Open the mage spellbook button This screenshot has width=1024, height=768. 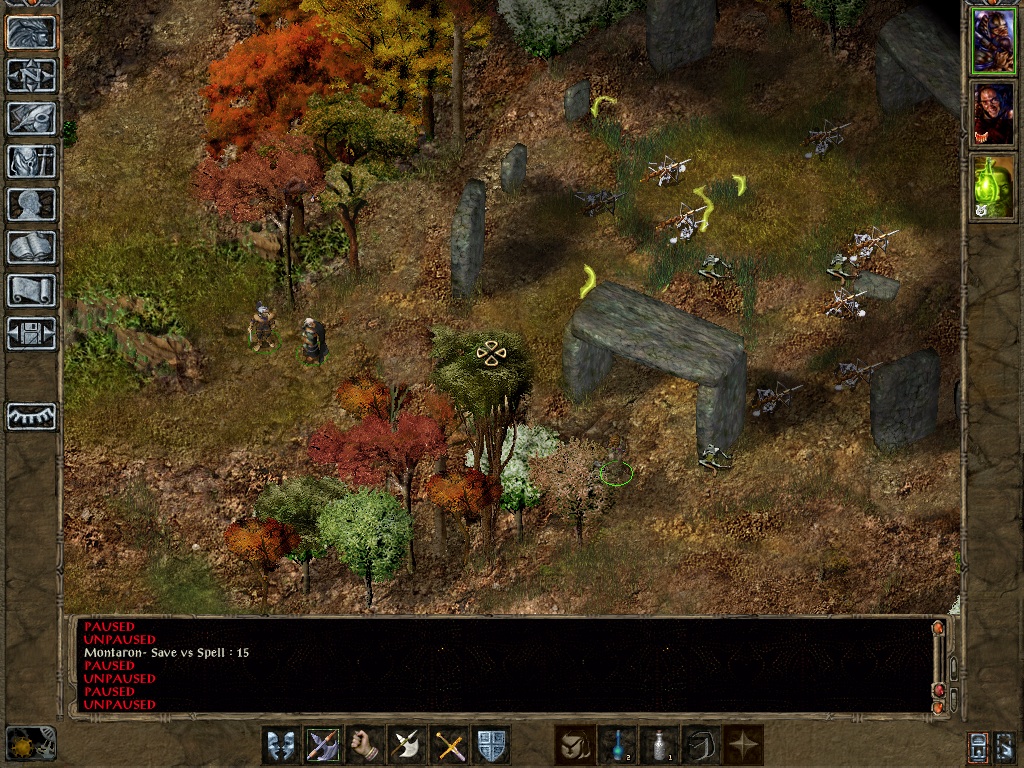point(31,247)
